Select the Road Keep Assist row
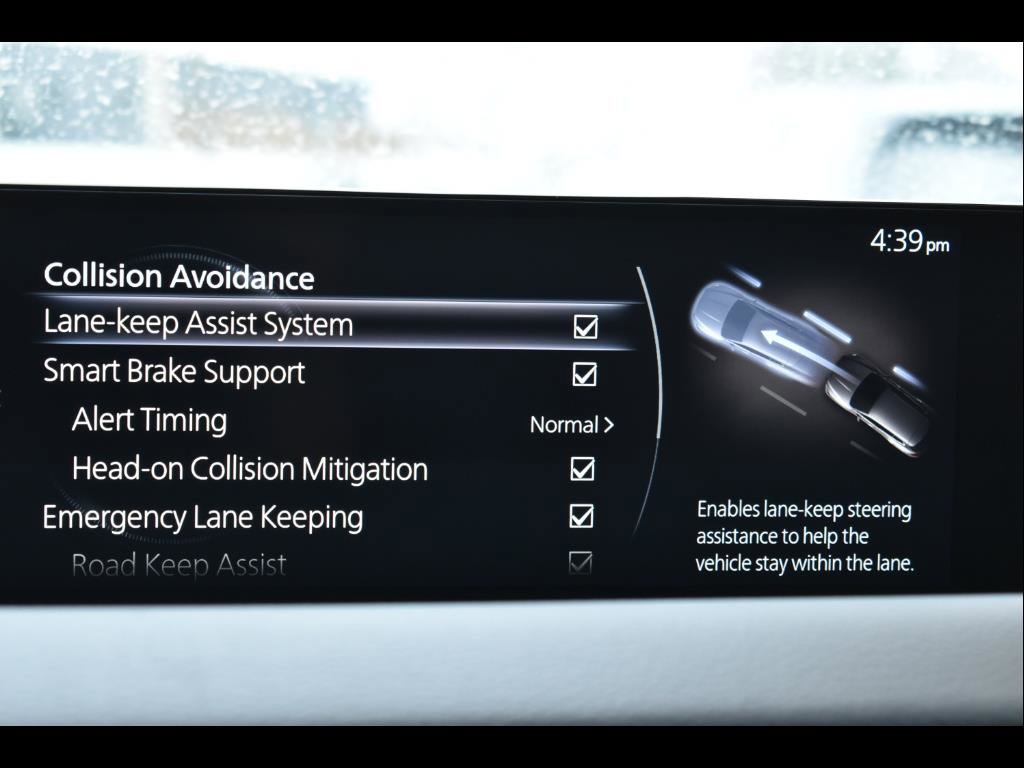 click(179, 565)
